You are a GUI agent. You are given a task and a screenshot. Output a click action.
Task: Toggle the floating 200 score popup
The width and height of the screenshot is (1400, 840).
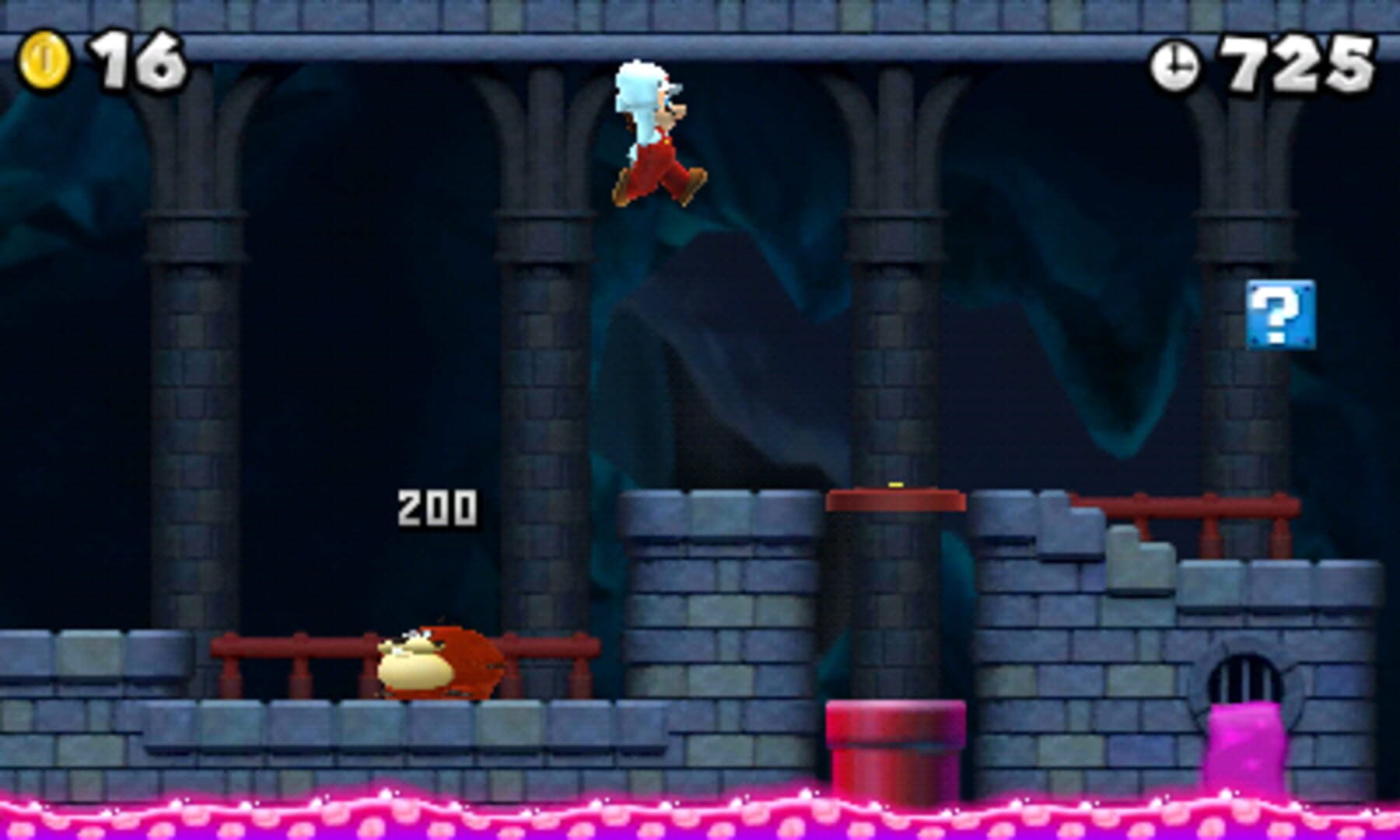tap(436, 506)
